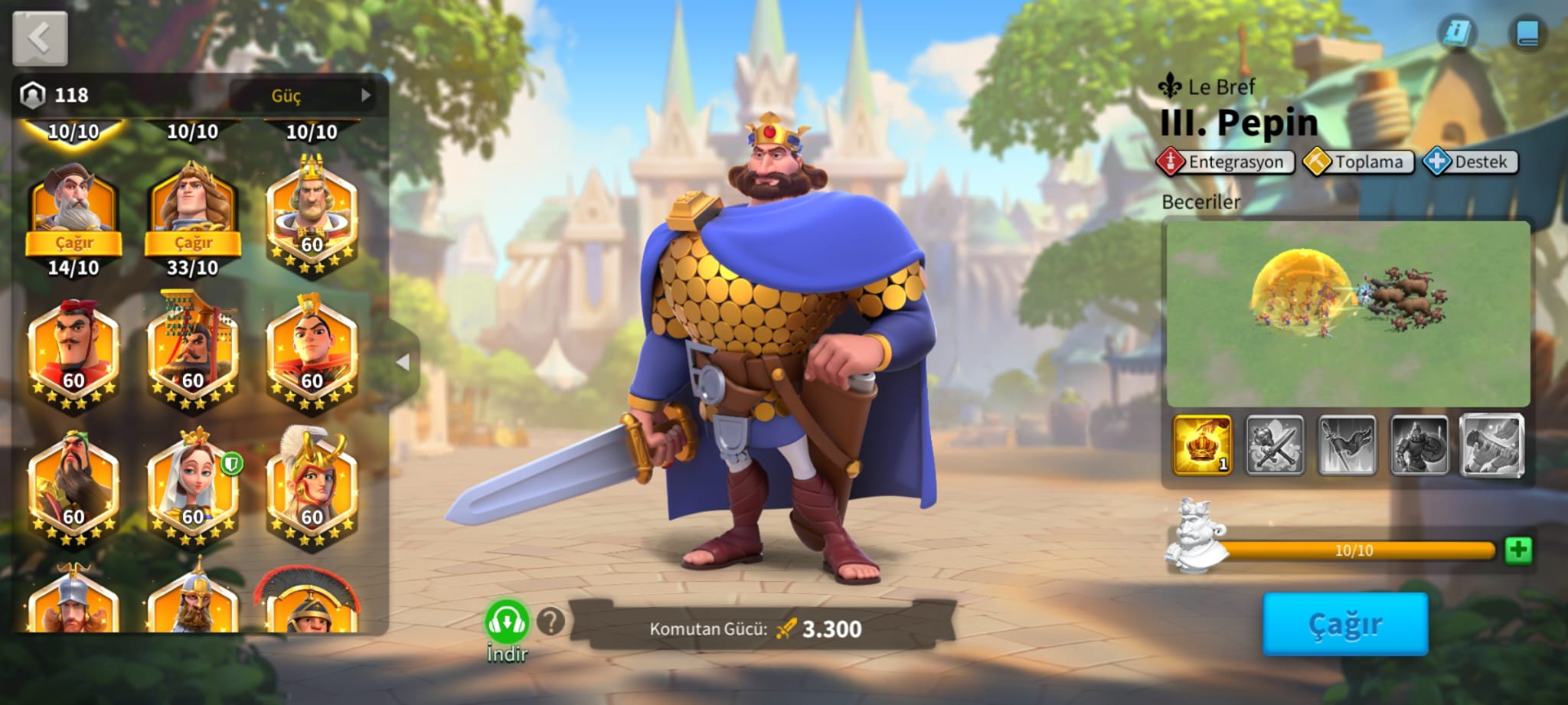Show commander power help question mark

[550, 622]
